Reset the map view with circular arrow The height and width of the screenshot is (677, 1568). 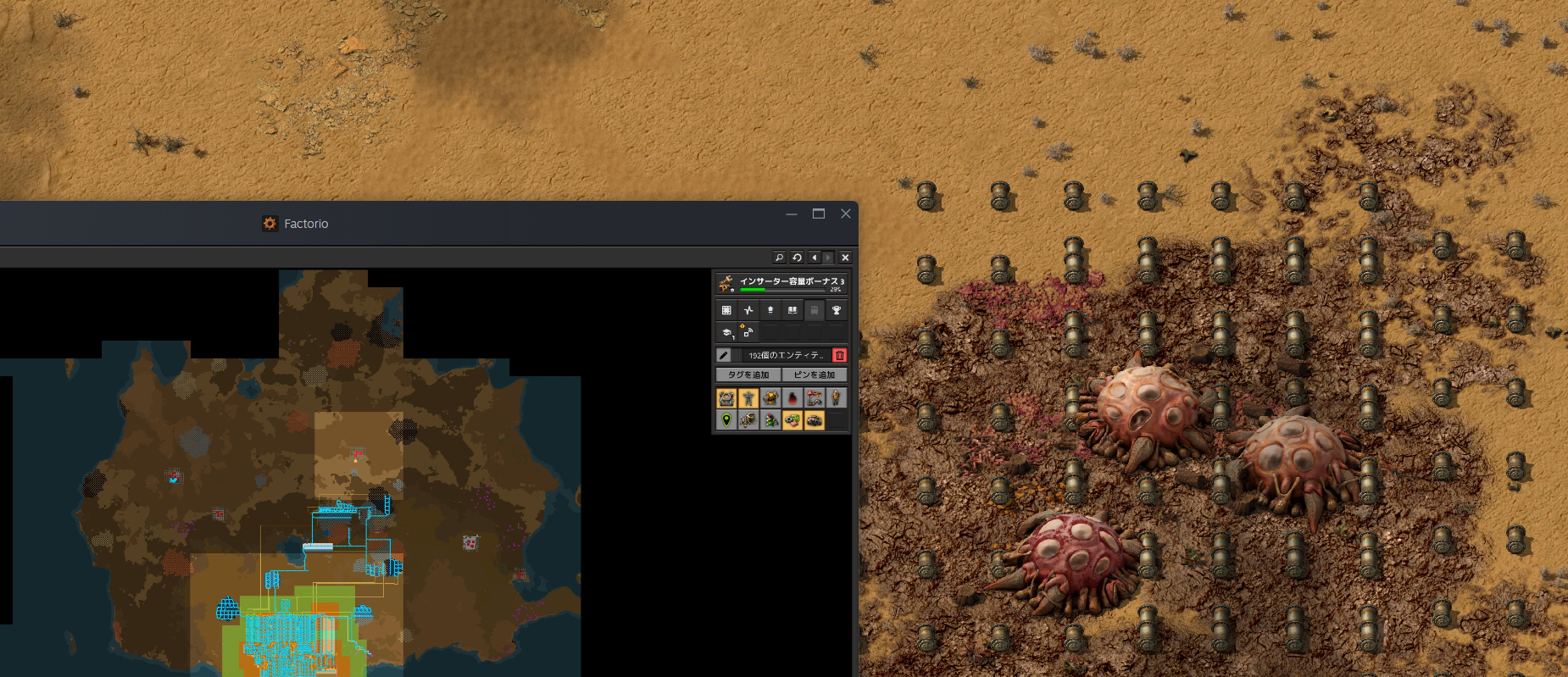[x=797, y=258]
